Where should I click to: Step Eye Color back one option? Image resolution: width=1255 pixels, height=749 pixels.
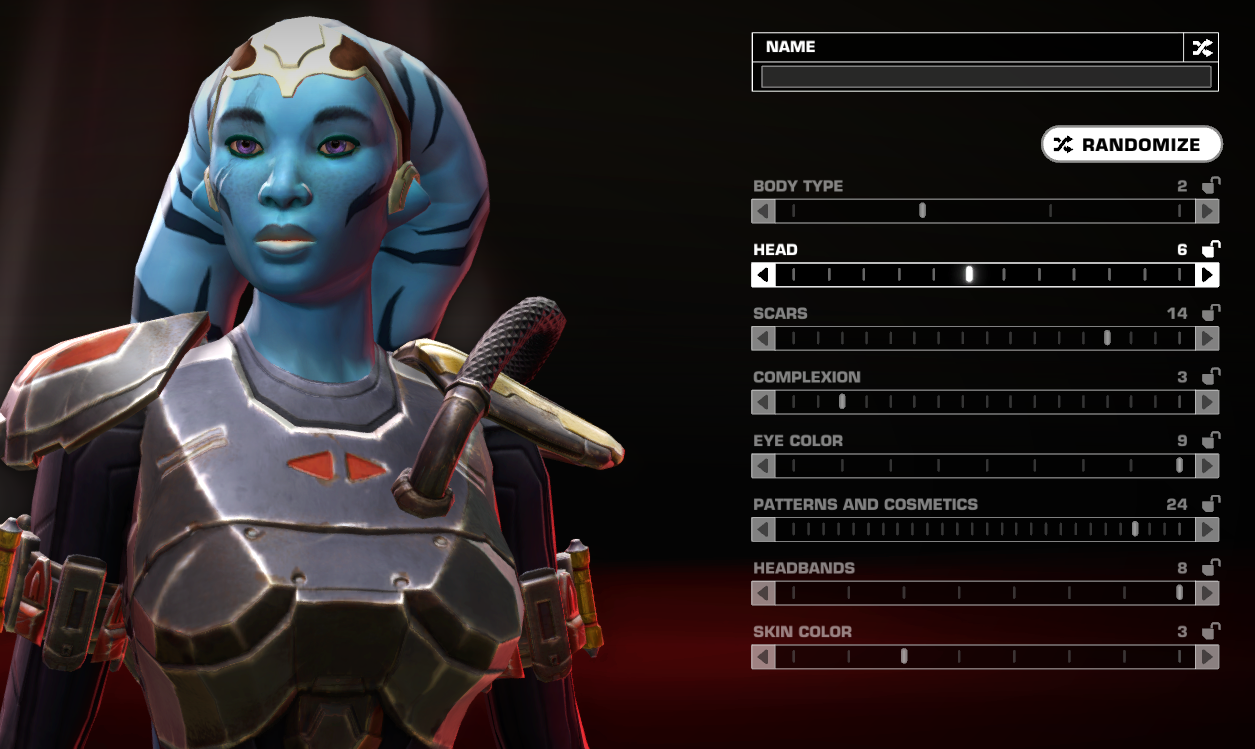763,466
